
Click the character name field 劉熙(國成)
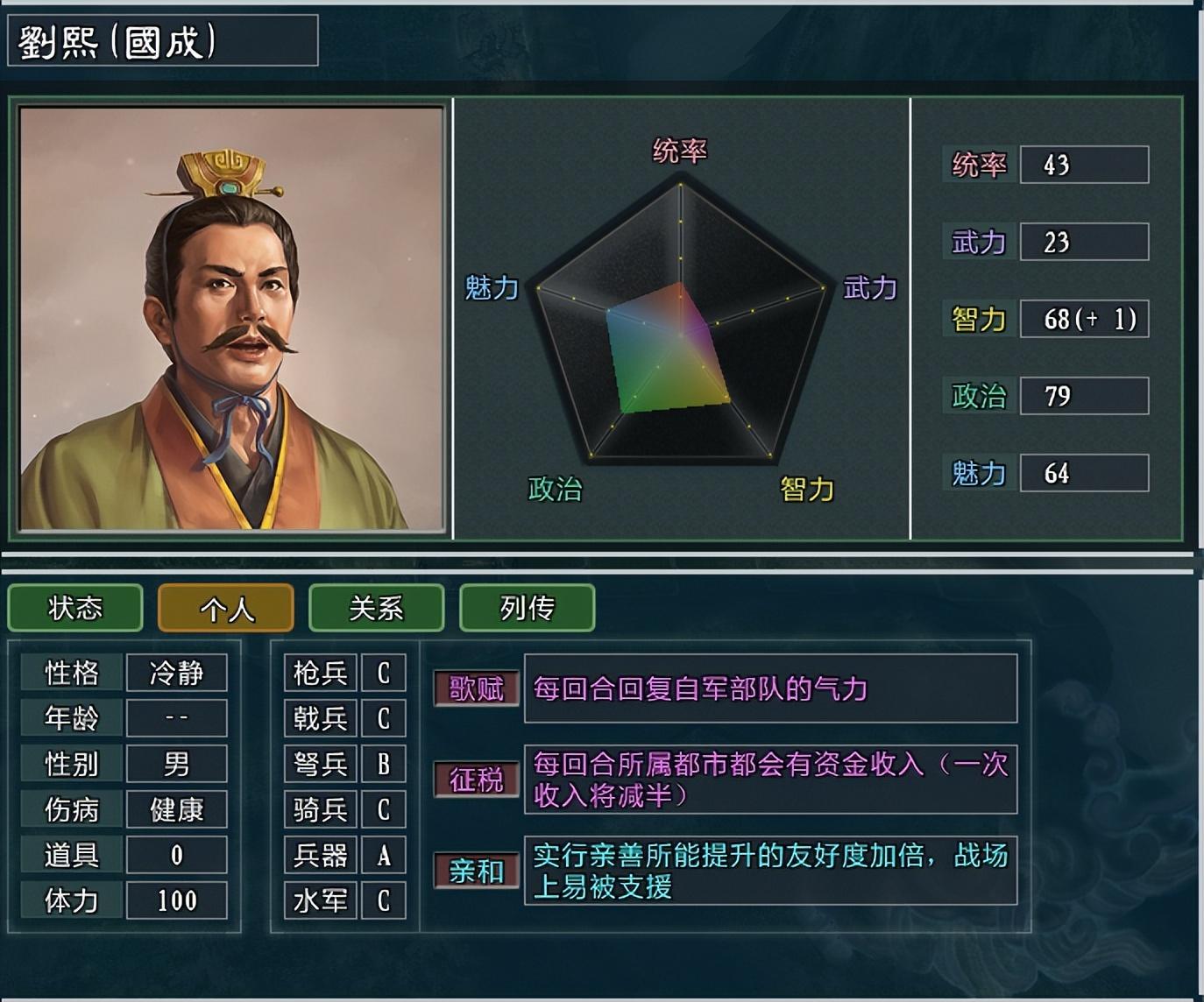click(162, 40)
